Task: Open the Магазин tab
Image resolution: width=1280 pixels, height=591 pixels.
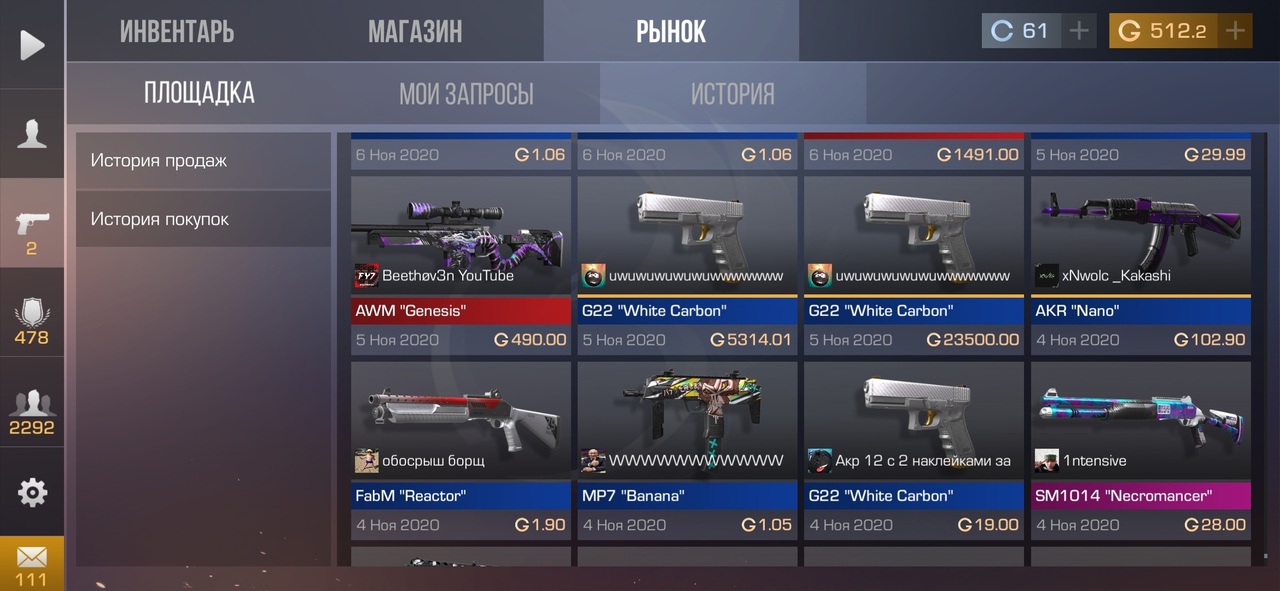Action: [415, 32]
